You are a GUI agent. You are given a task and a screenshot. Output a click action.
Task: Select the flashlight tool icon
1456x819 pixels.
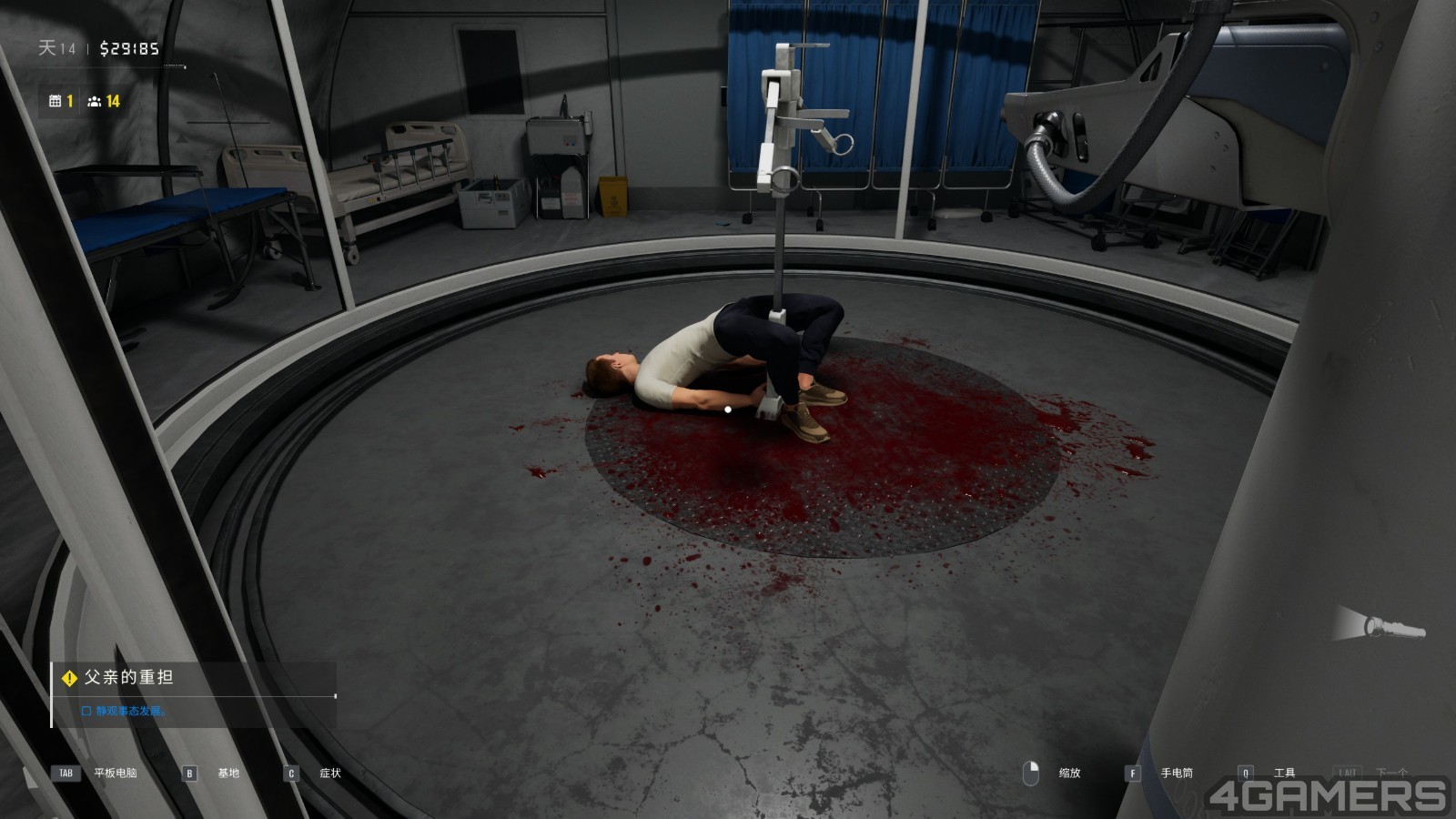(x=1380, y=625)
